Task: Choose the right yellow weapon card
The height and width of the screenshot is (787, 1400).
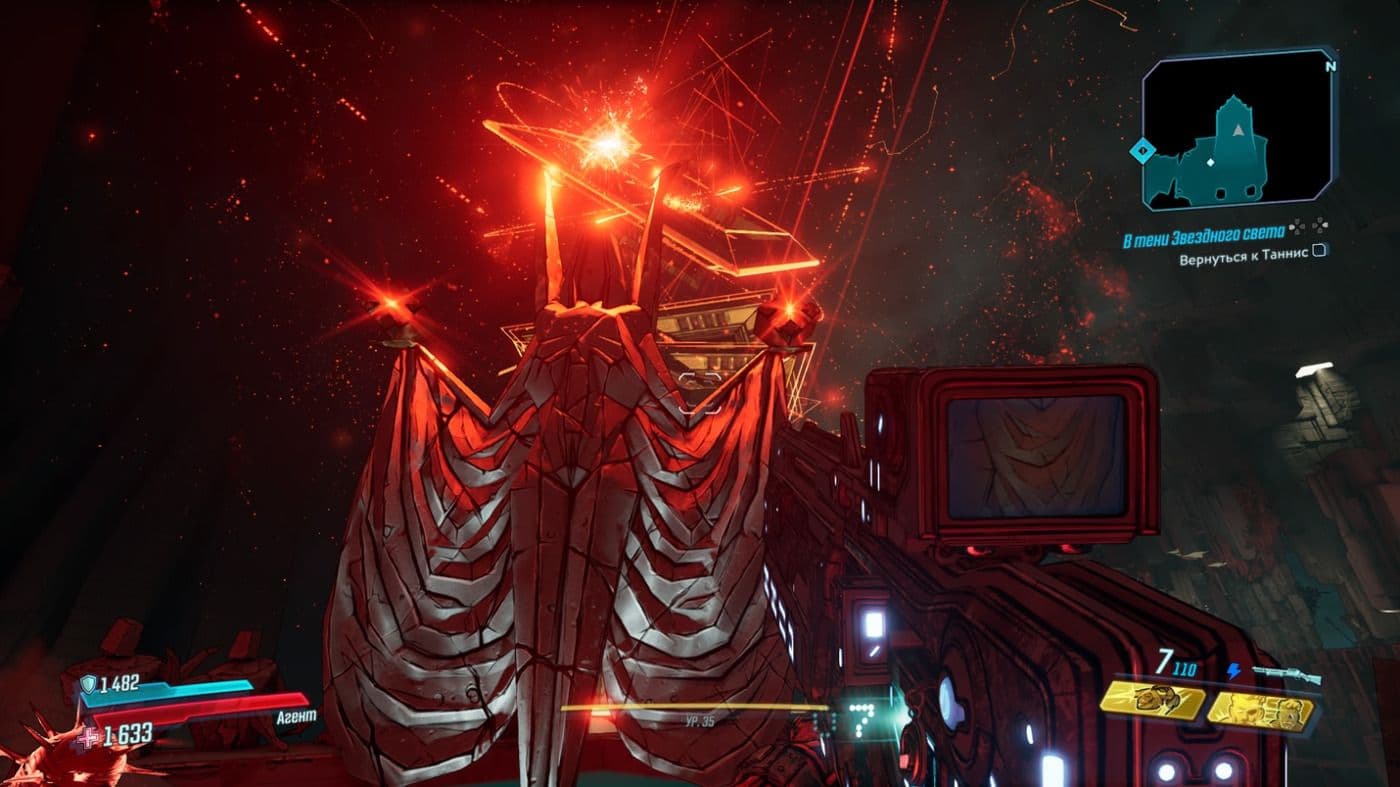Action: click(1258, 708)
